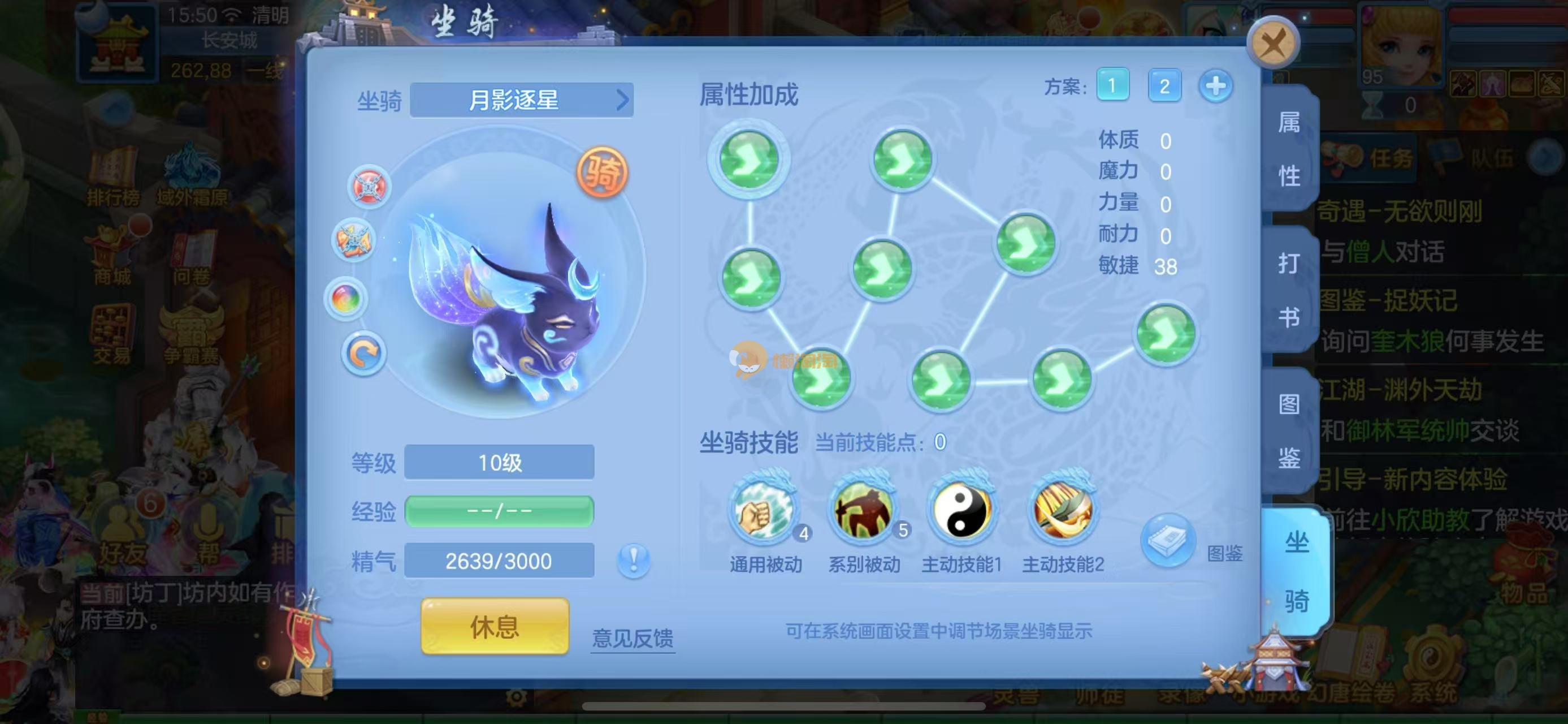Close the mount panel
Screen dimensions: 1568x724
pyautogui.click(x=1273, y=44)
